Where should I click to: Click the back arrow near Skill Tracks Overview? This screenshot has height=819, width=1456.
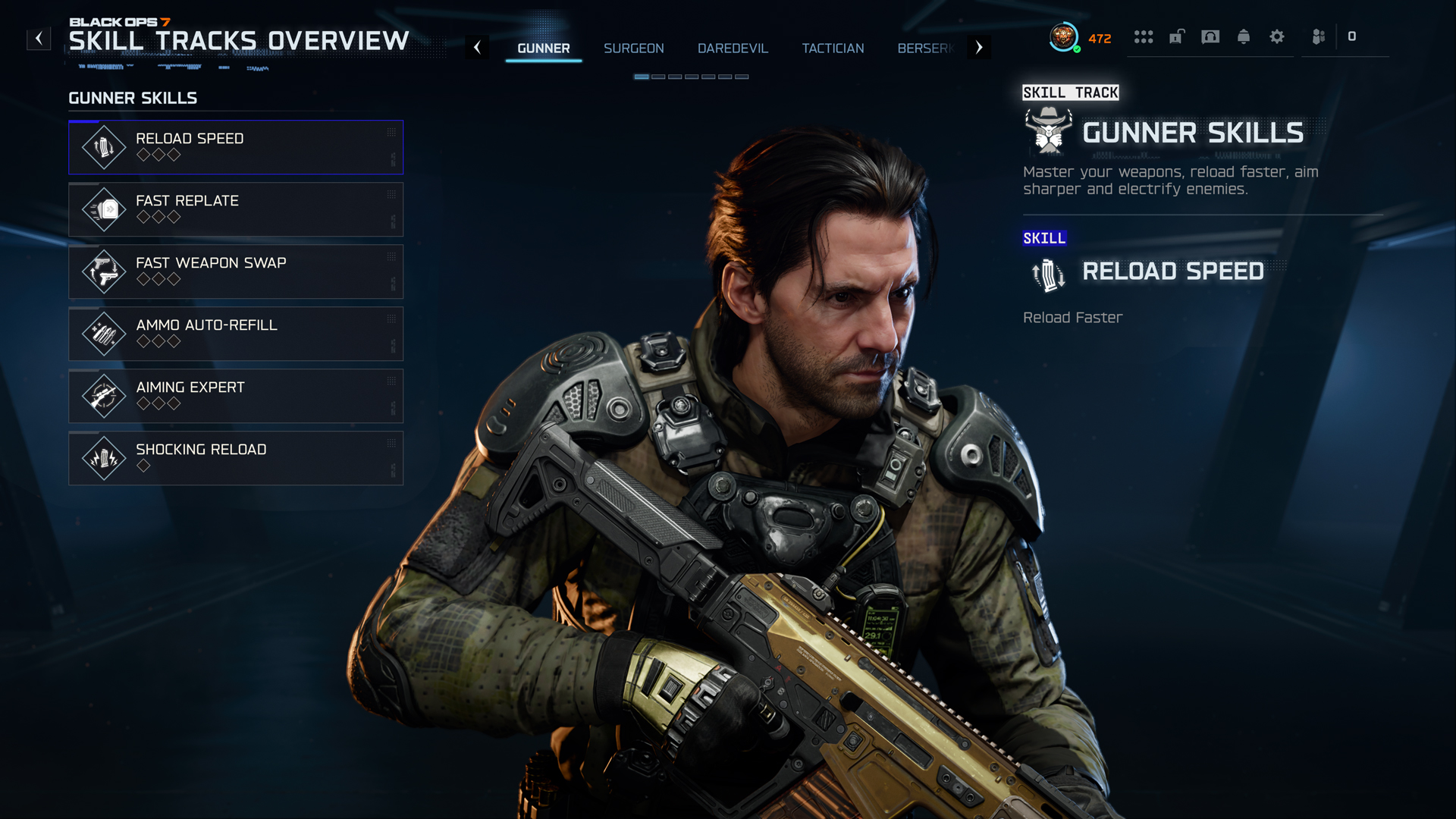(x=39, y=39)
